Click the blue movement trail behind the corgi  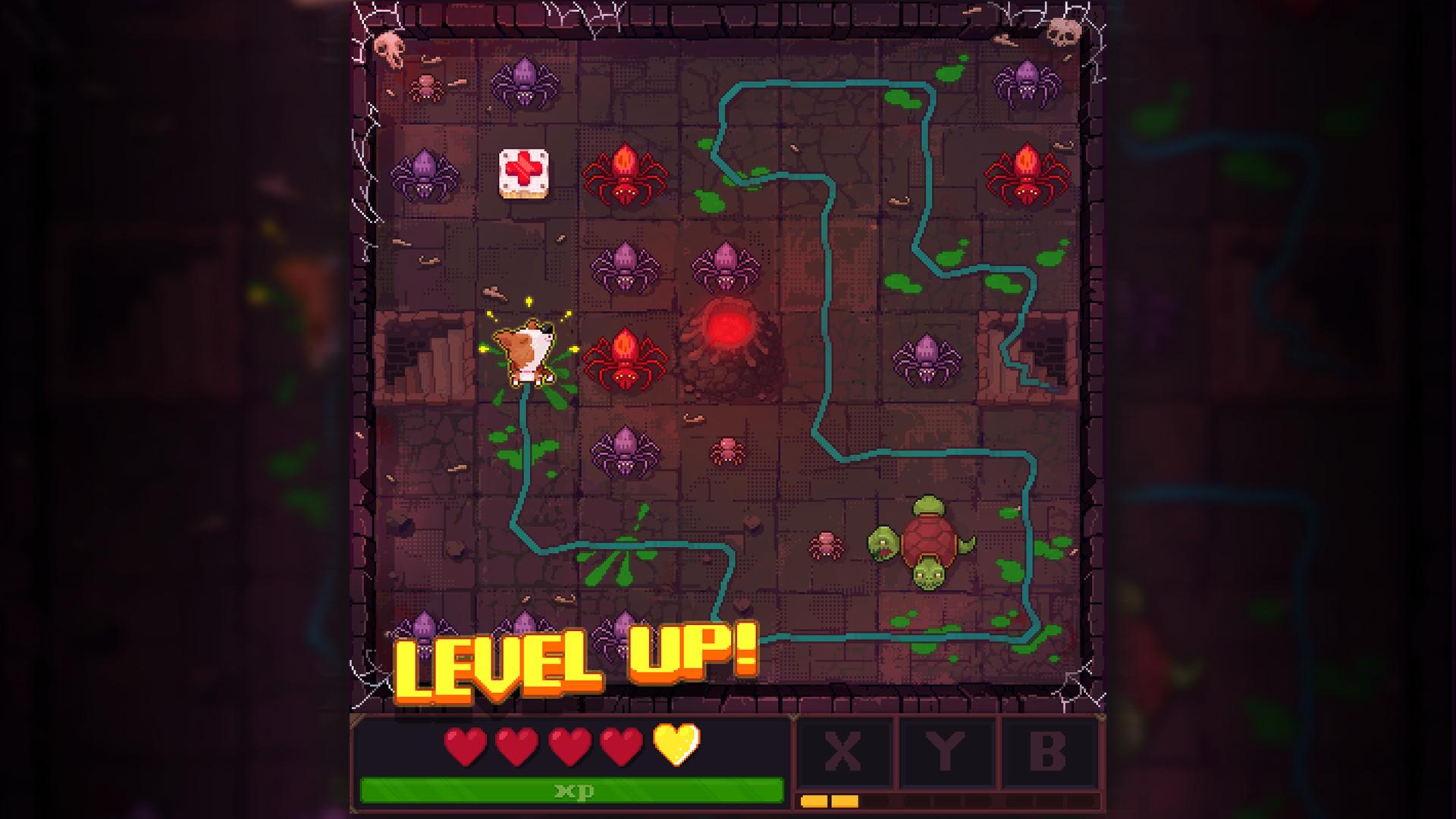point(525,432)
